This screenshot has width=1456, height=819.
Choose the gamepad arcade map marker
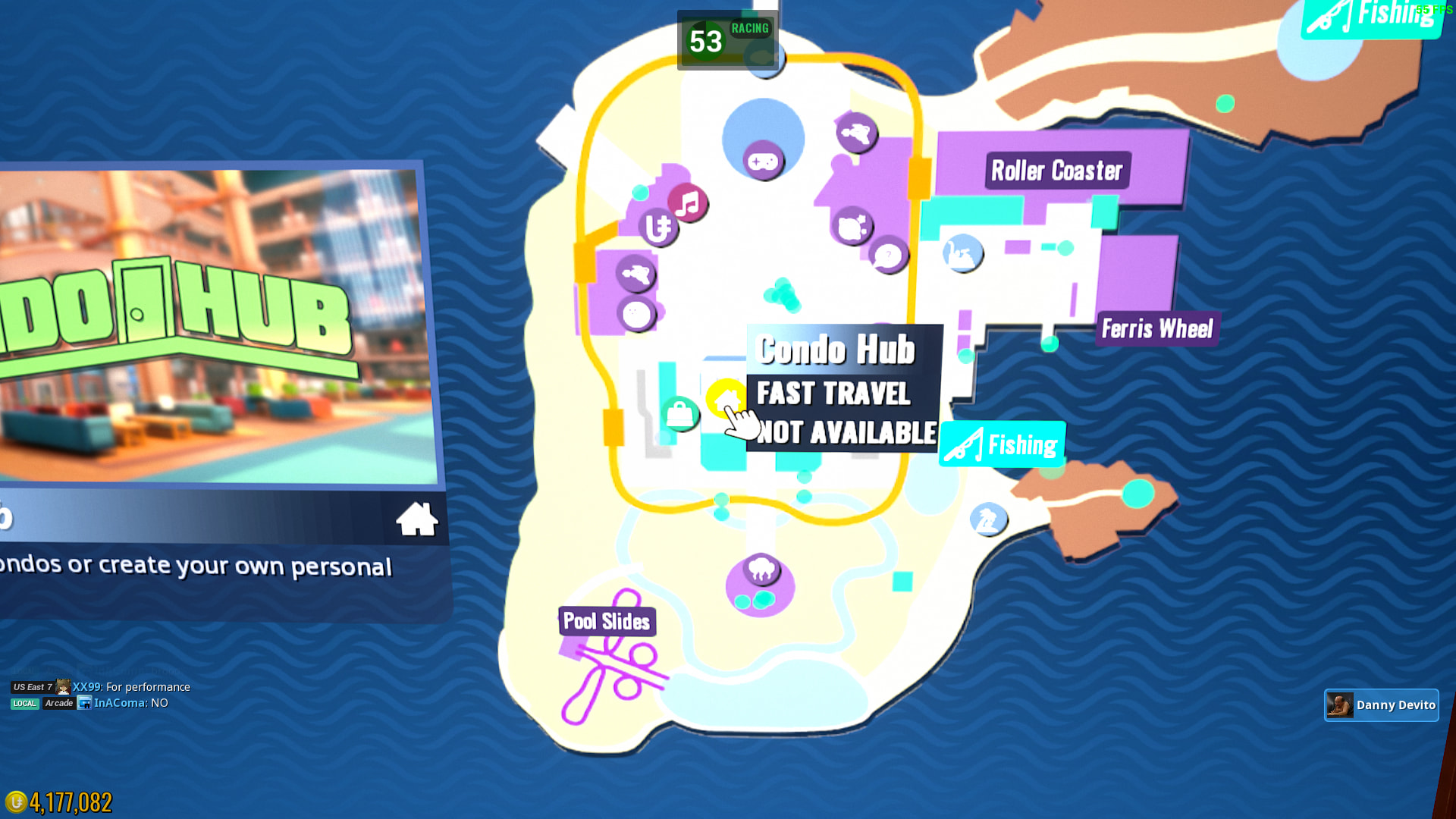(763, 161)
